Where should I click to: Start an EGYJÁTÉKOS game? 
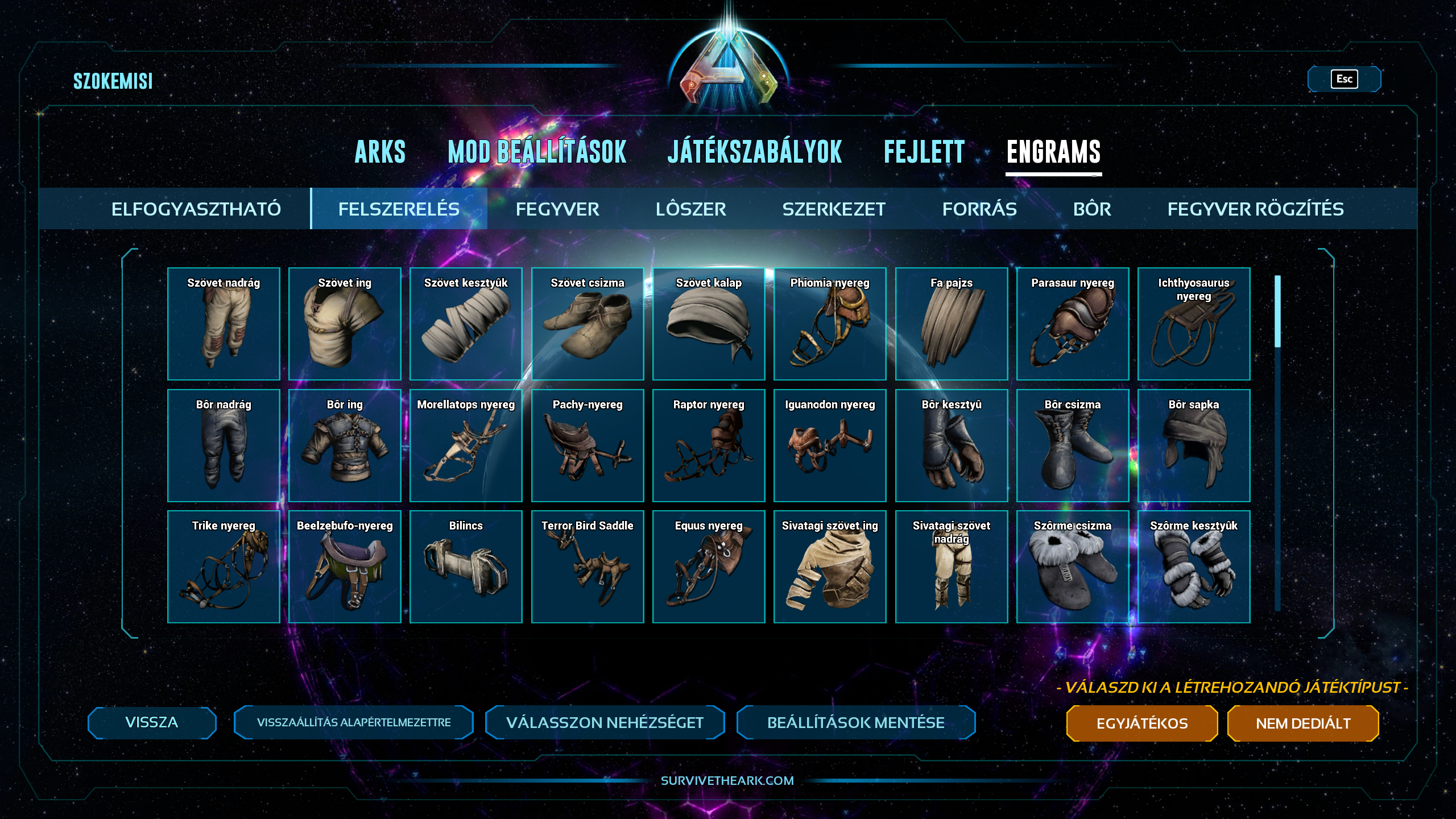1141,723
